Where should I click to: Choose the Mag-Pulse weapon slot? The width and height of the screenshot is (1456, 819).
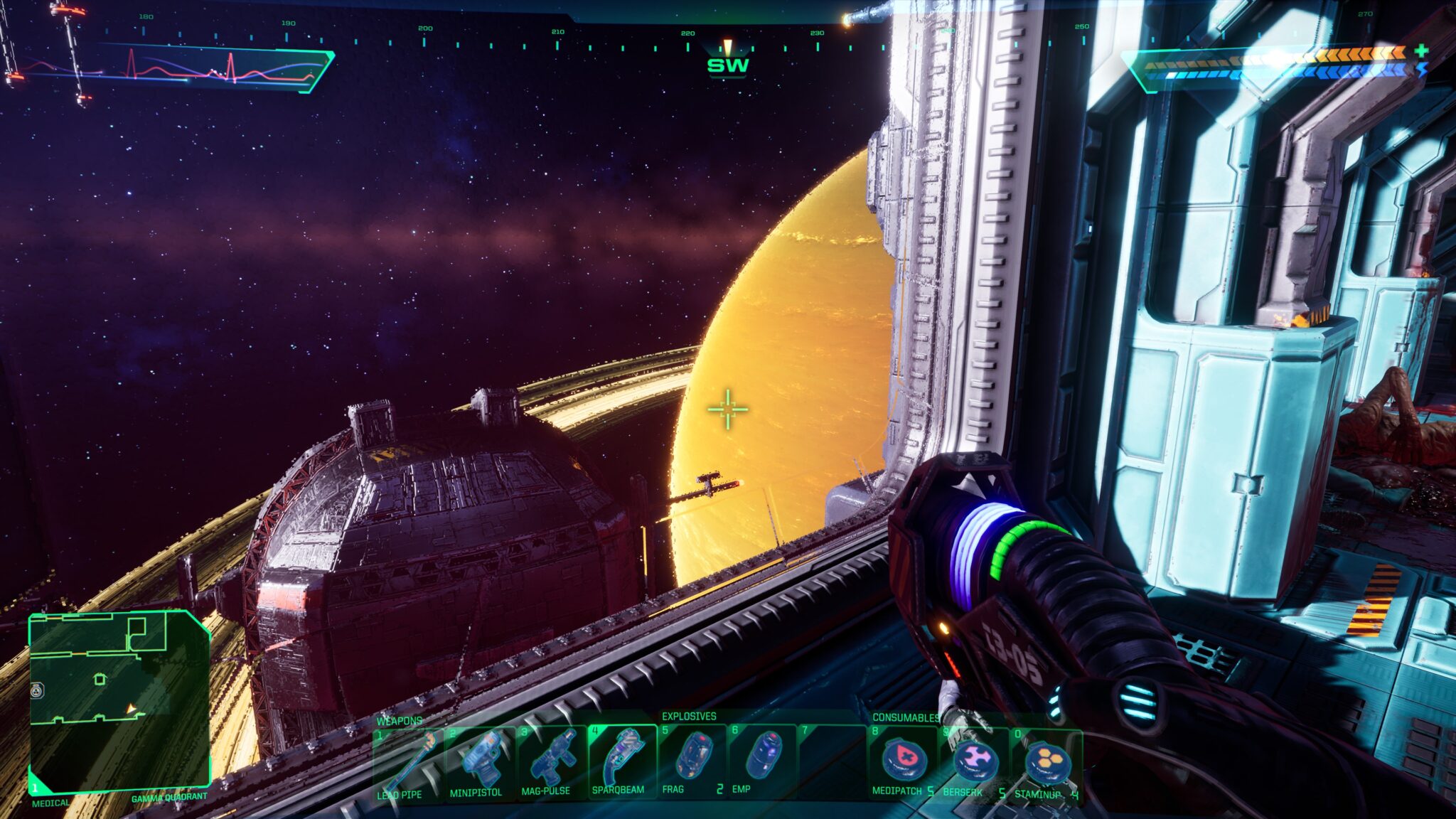(550, 761)
